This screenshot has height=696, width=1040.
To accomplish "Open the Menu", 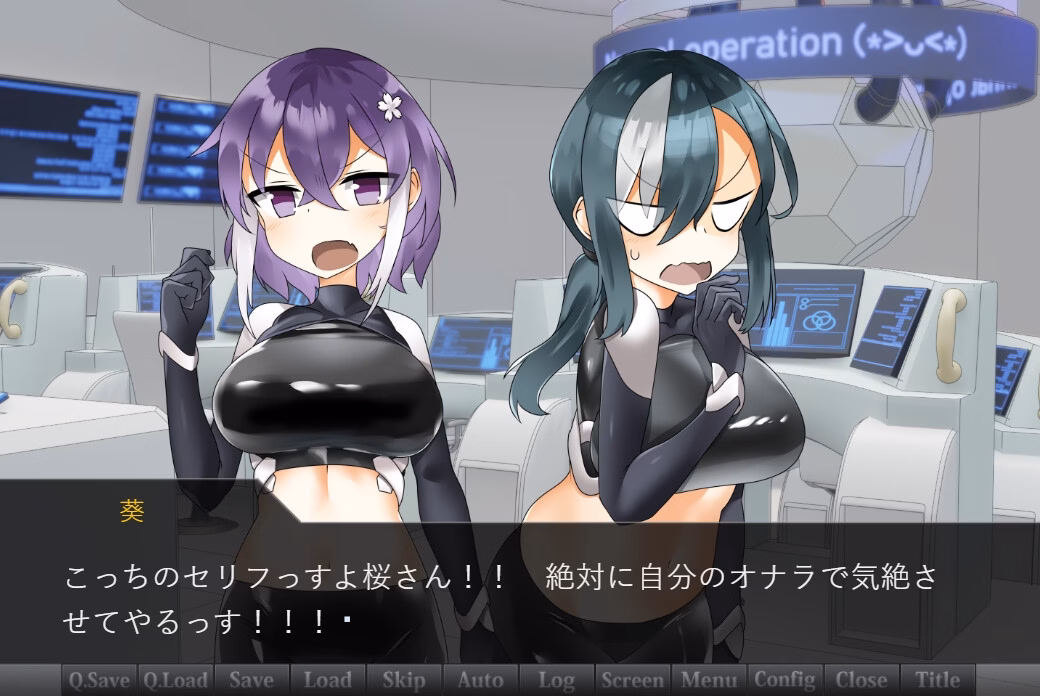I will 709,680.
